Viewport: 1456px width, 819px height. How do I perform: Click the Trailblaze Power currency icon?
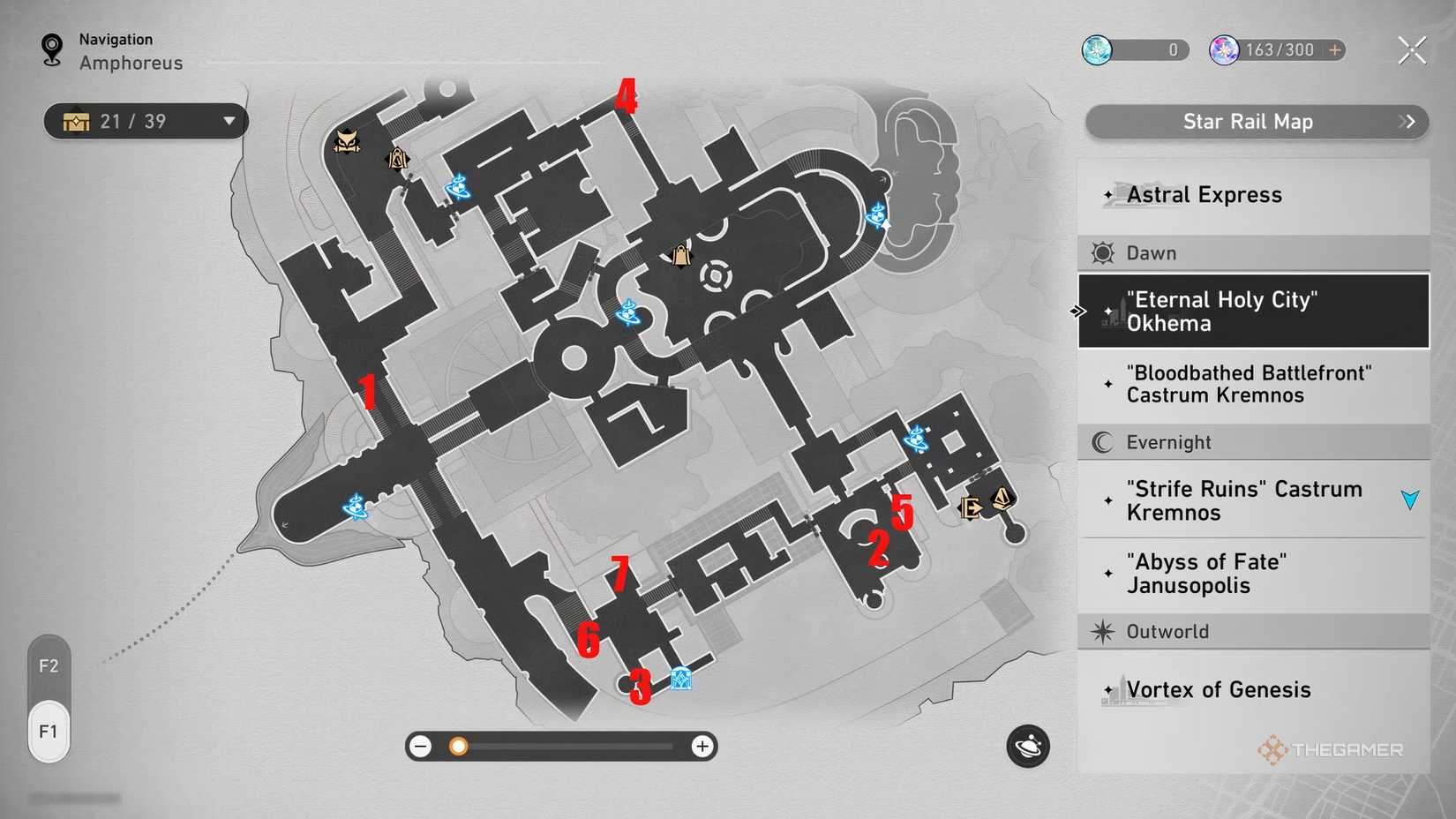point(1099,50)
